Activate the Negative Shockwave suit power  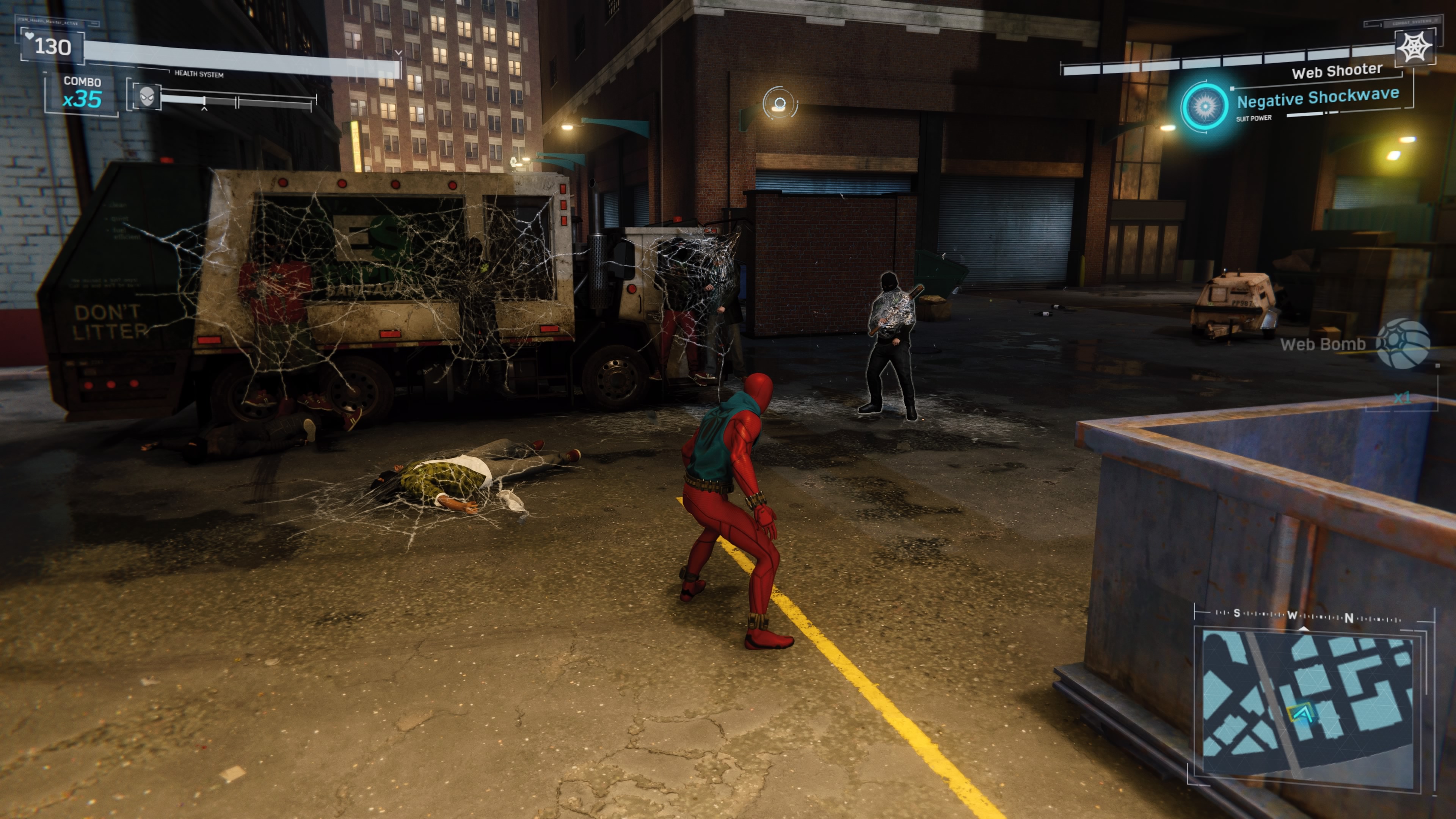point(1205,106)
